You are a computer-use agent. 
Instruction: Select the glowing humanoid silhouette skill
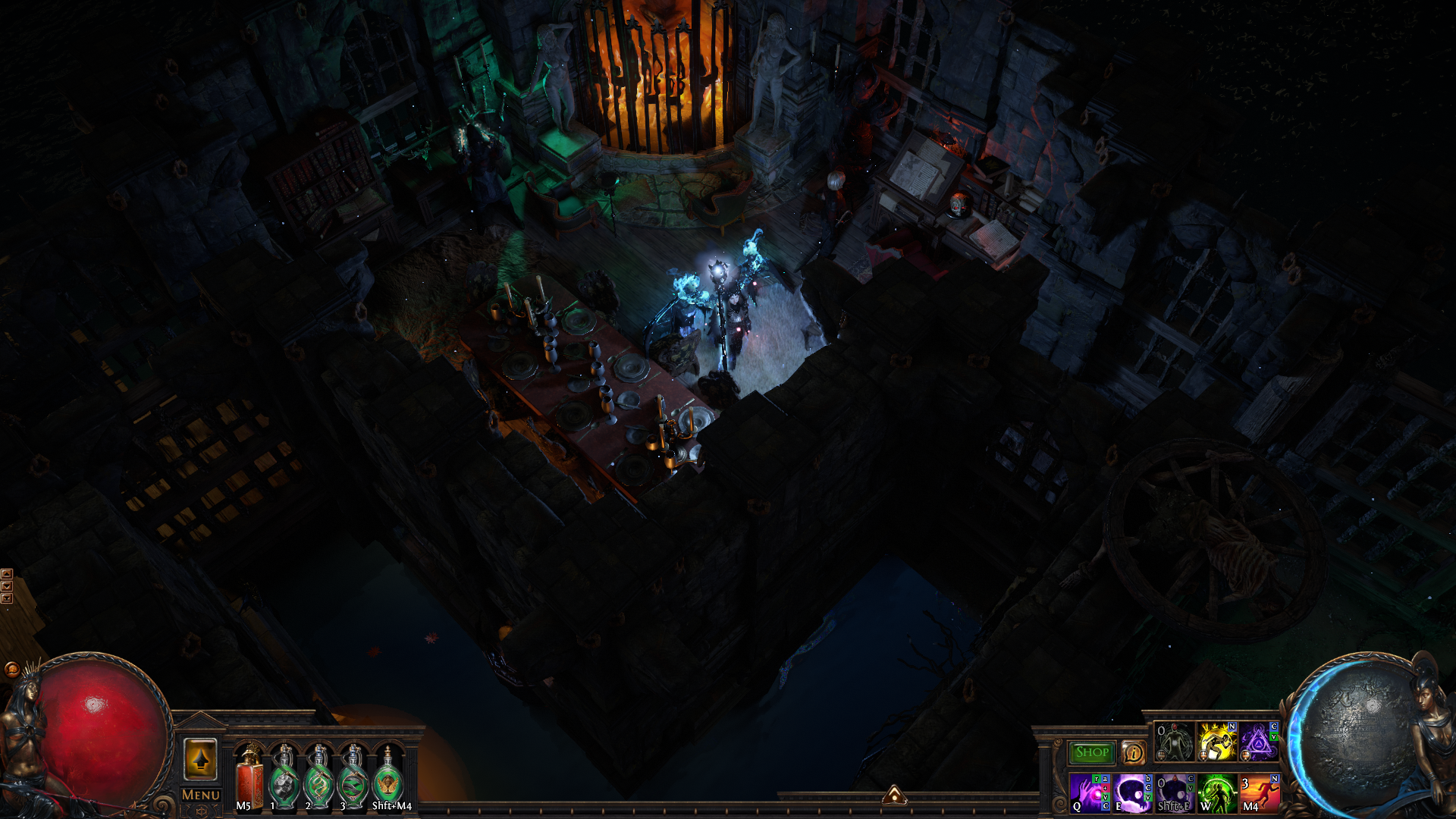pyautogui.click(x=1174, y=742)
